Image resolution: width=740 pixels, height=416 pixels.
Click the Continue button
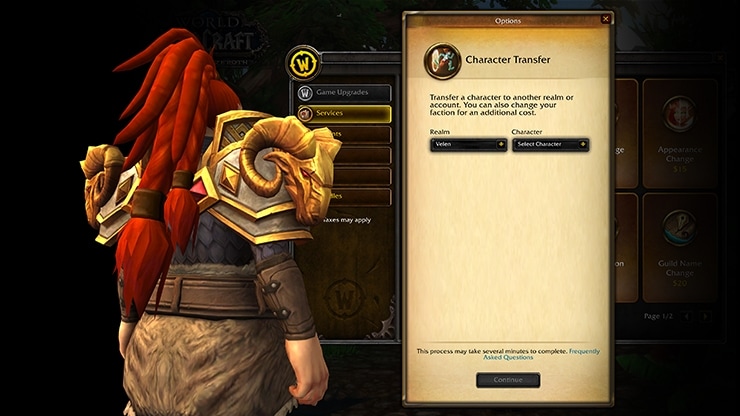tap(508, 380)
